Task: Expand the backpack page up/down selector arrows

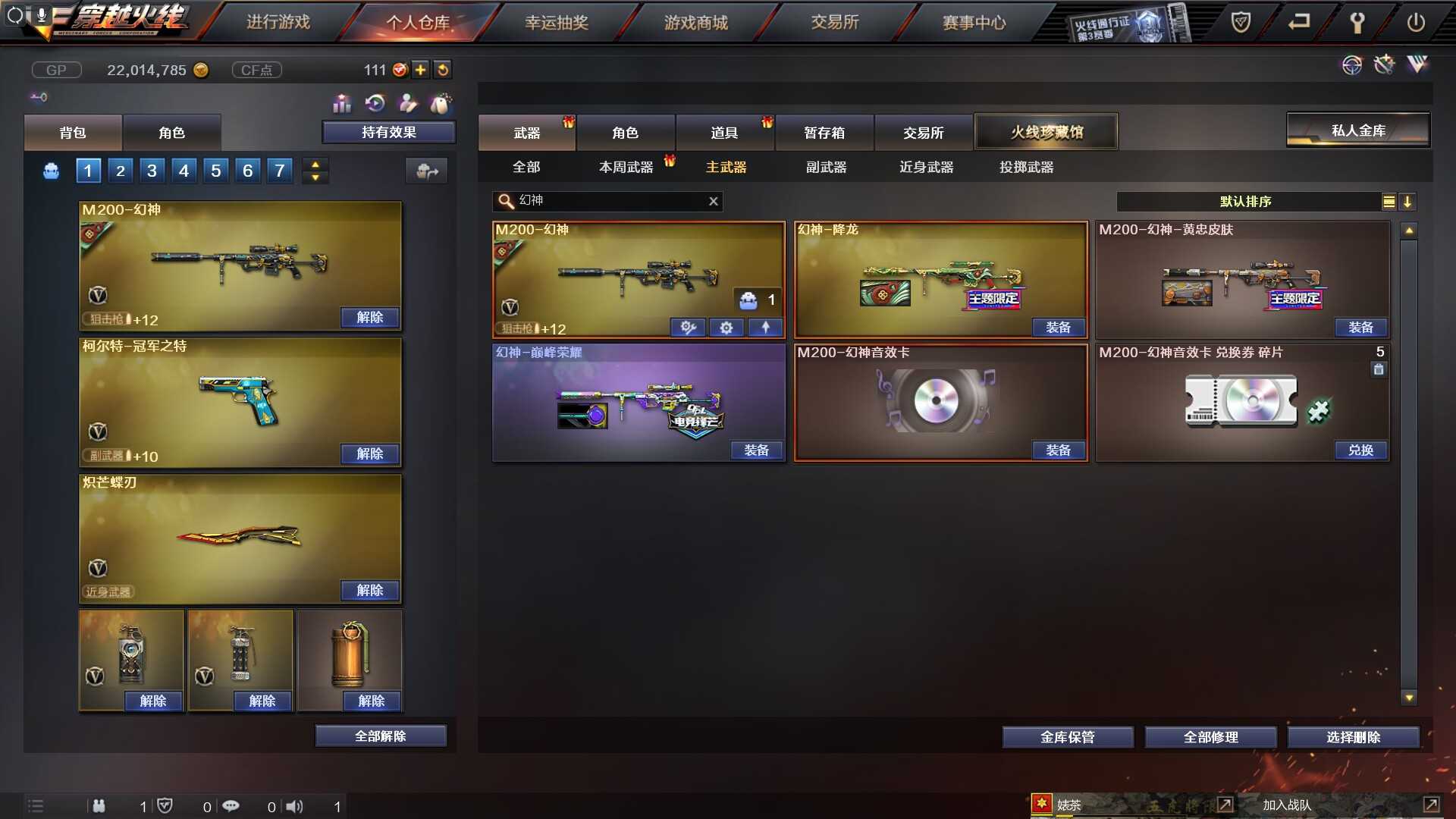Action: pyautogui.click(x=315, y=170)
